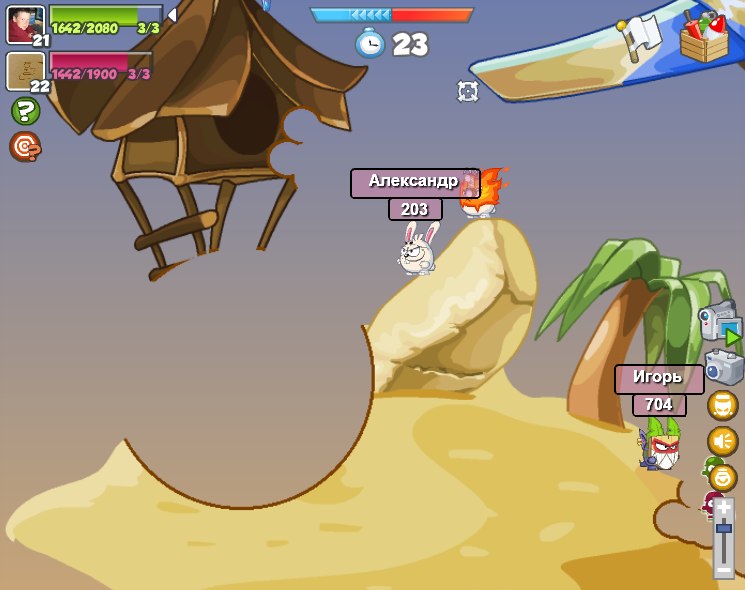
Task: Collapse the team panel with the white arrow
Action: coord(172,15)
